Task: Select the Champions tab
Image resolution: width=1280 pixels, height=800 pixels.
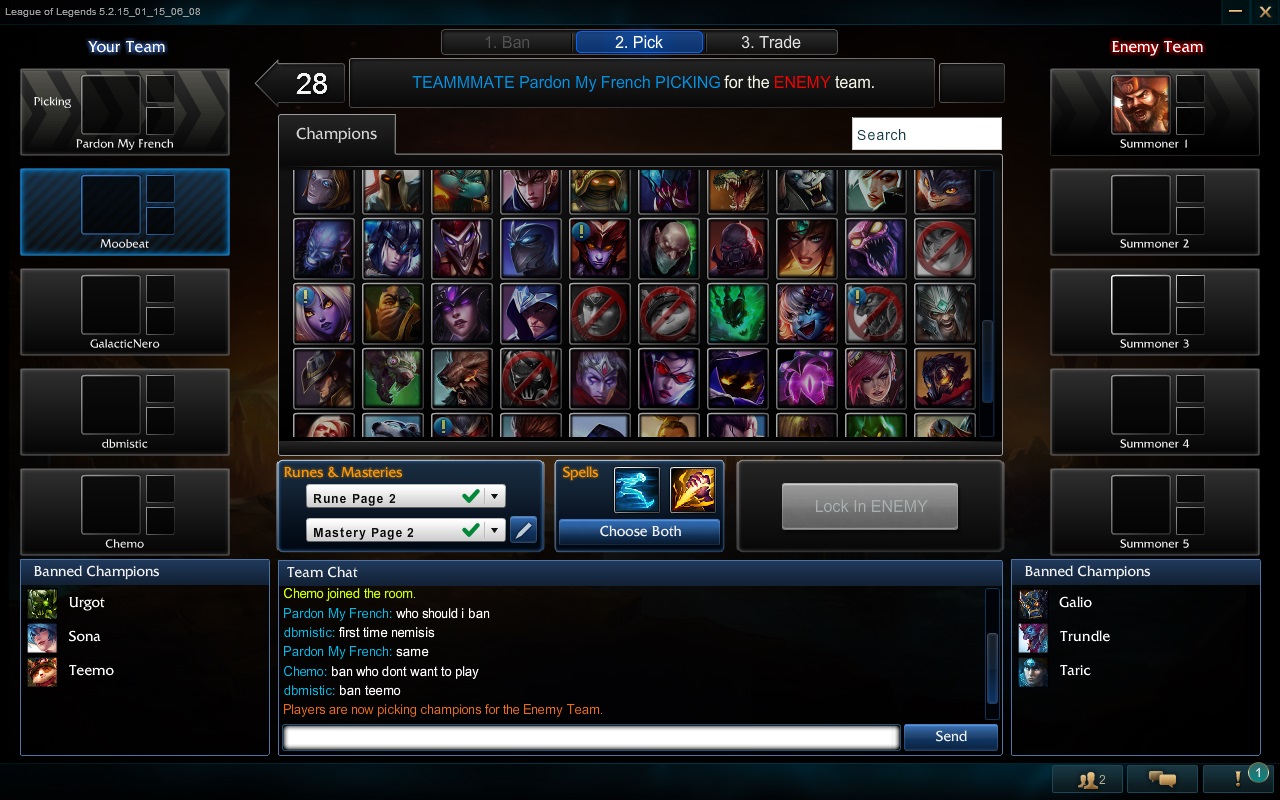Action: point(336,134)
